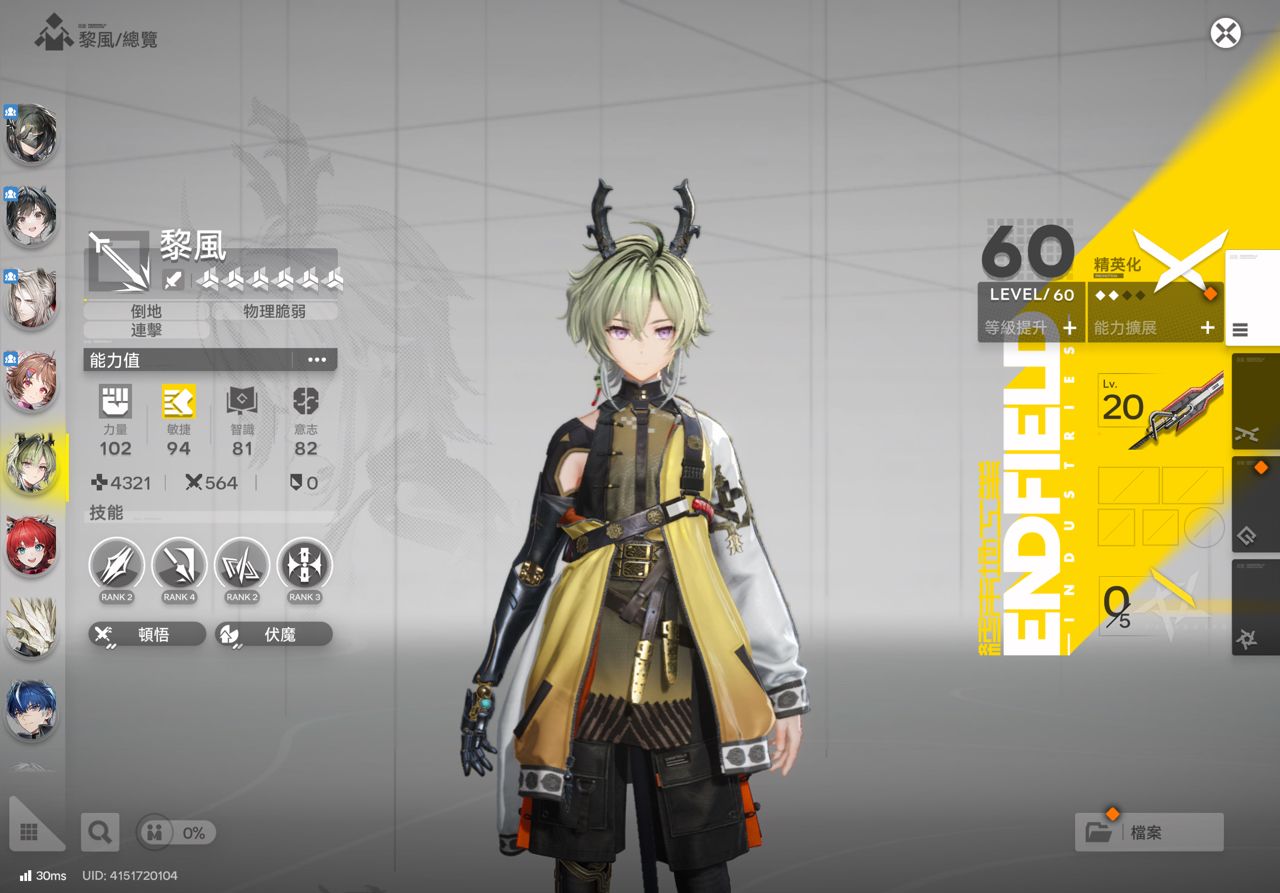
Task: Open the 檔案 profile files
Action: (1148, 832)
